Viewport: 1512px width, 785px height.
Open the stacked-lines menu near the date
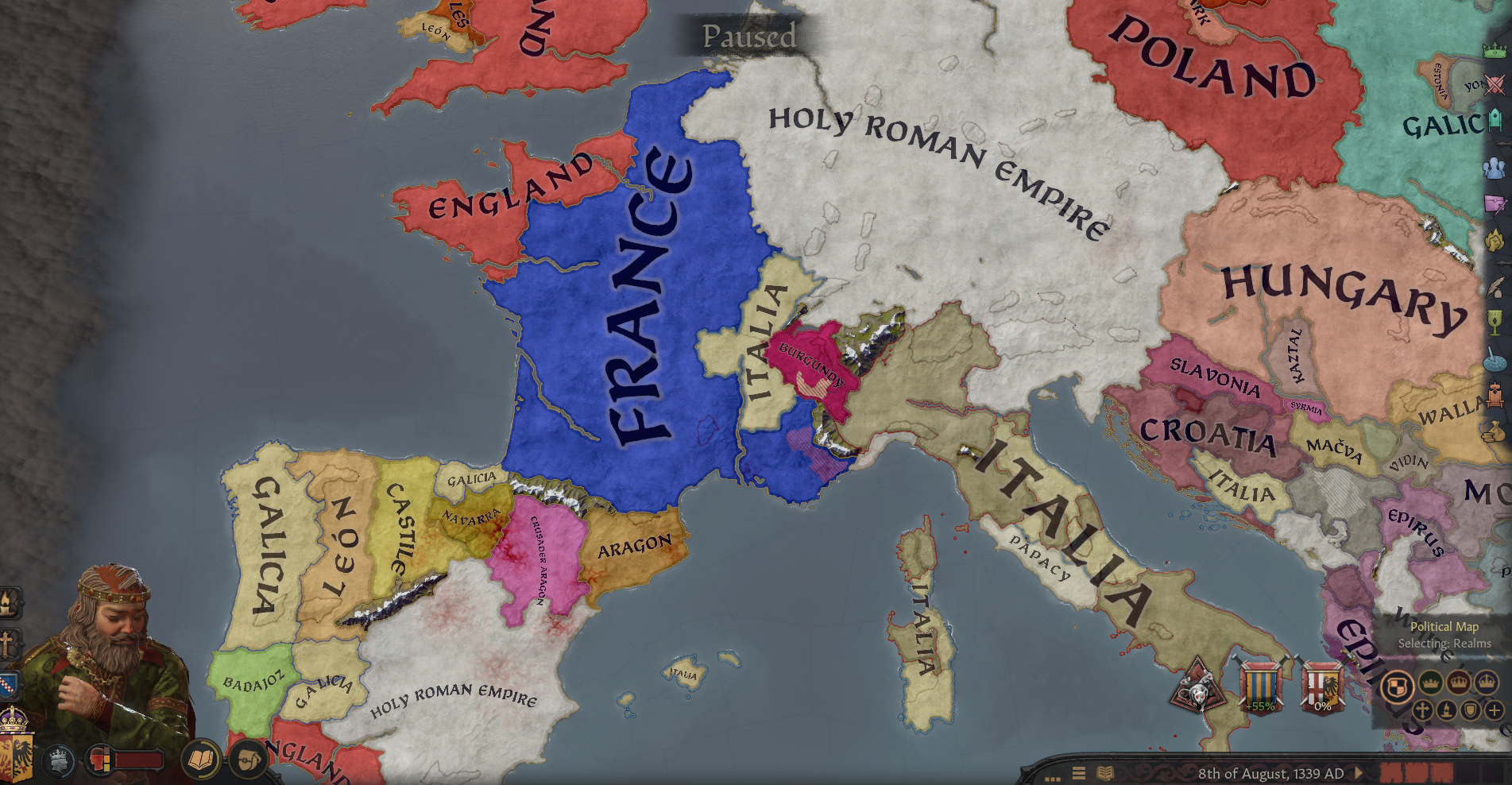pyautogui.click(x=1079, y=771)
